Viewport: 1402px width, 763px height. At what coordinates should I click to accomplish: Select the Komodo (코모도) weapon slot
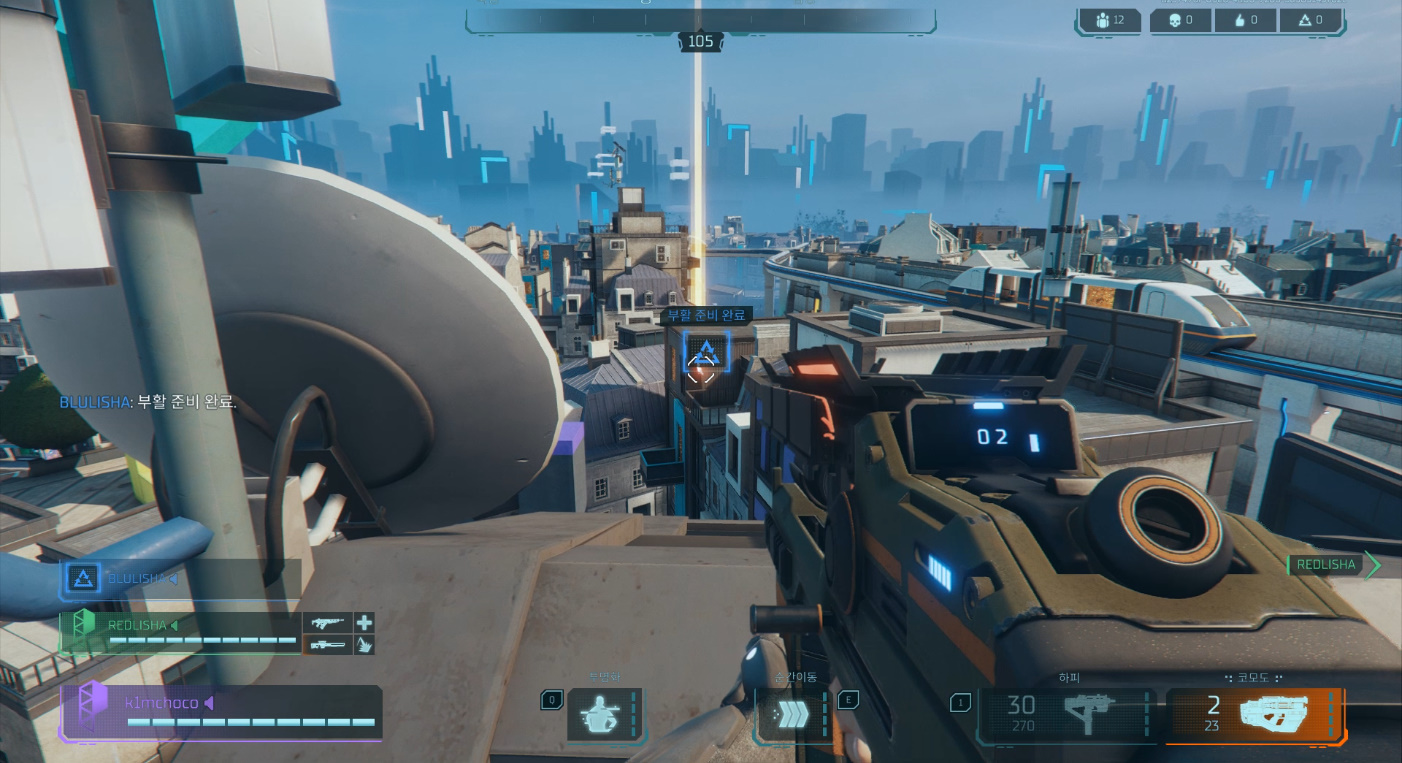coord(1255,715)
